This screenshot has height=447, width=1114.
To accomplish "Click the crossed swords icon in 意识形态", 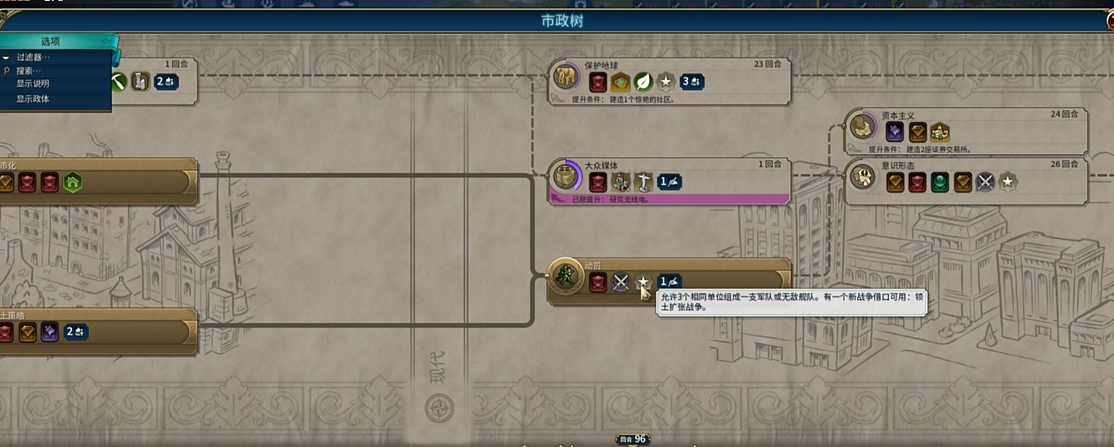I will pos(985,182).
